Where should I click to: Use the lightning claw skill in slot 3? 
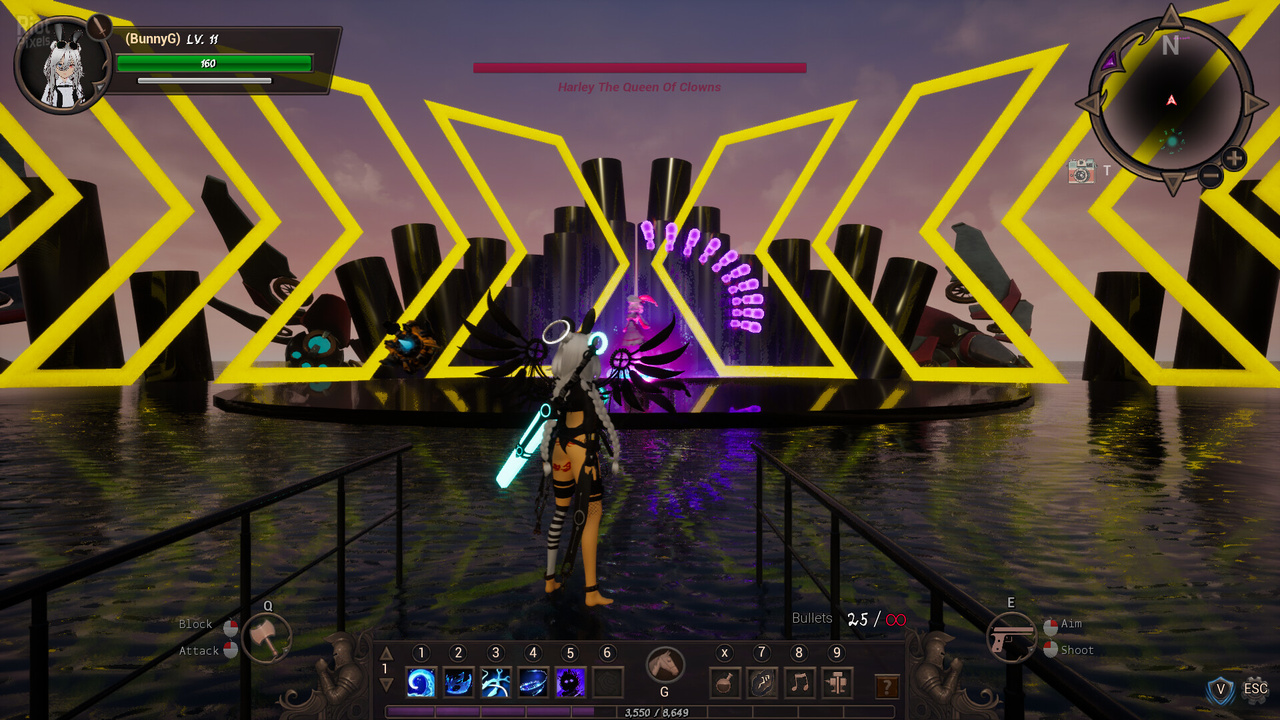coord(495,681)
